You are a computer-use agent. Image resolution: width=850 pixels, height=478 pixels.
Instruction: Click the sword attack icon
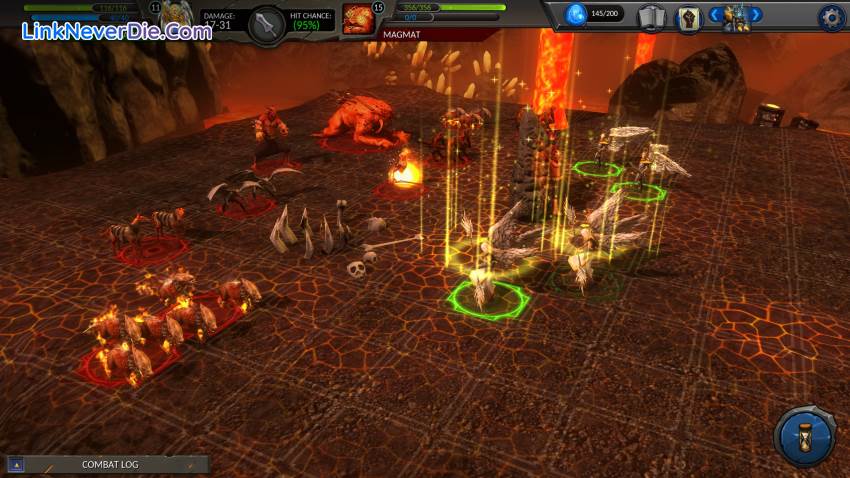click(267, 24)
